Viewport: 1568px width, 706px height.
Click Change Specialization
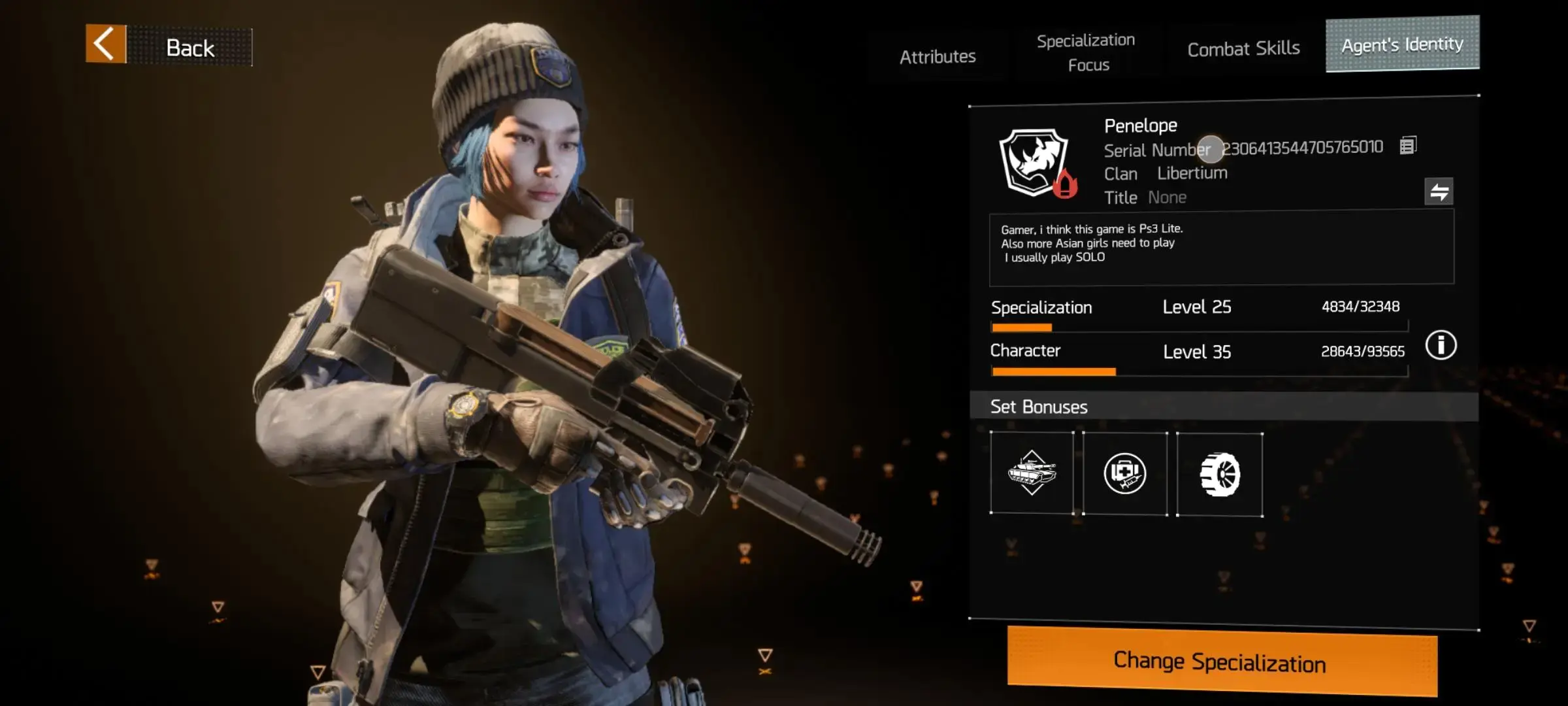[1221, 662]
